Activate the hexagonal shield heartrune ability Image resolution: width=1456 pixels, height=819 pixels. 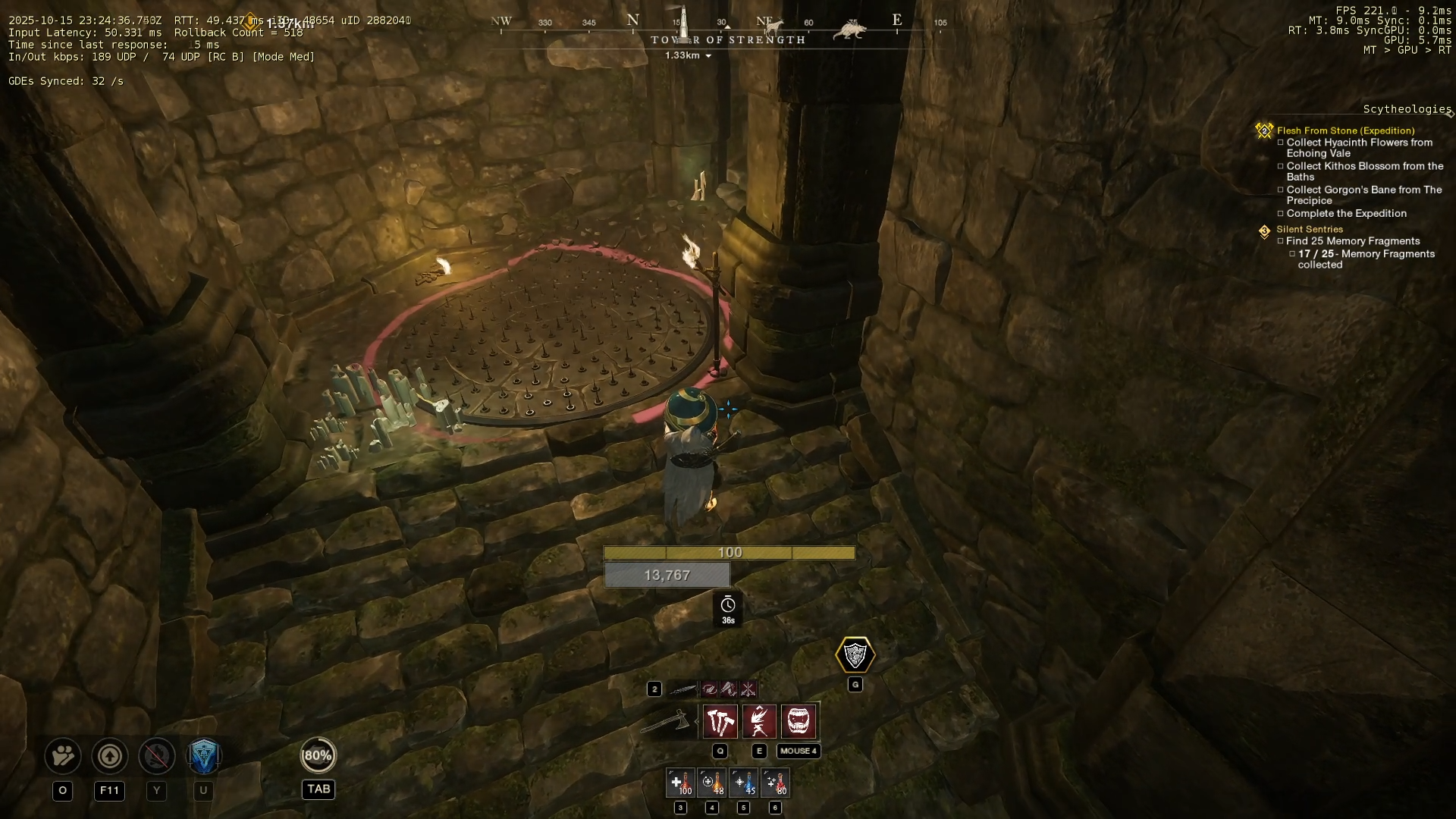855,655
